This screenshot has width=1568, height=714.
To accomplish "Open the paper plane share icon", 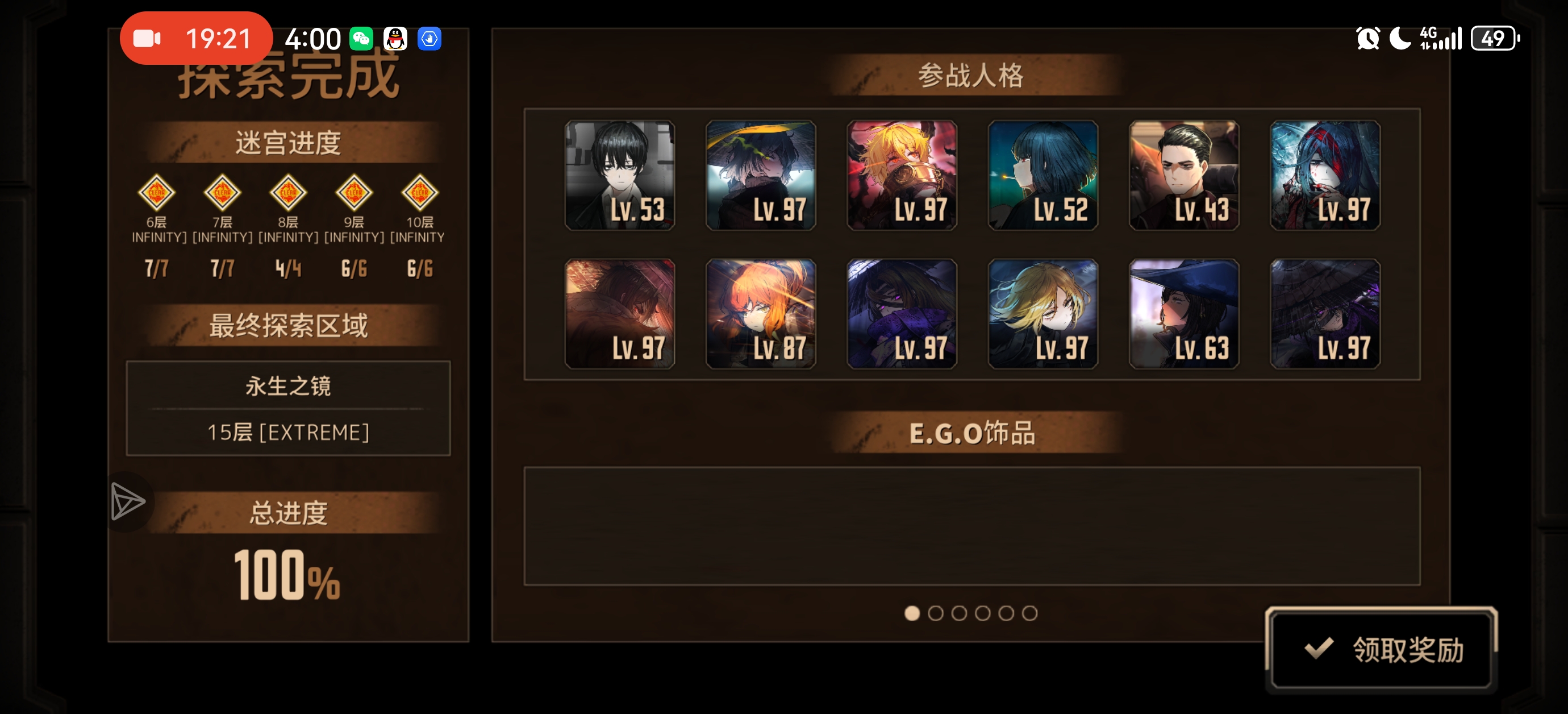I will click(128, 502).
